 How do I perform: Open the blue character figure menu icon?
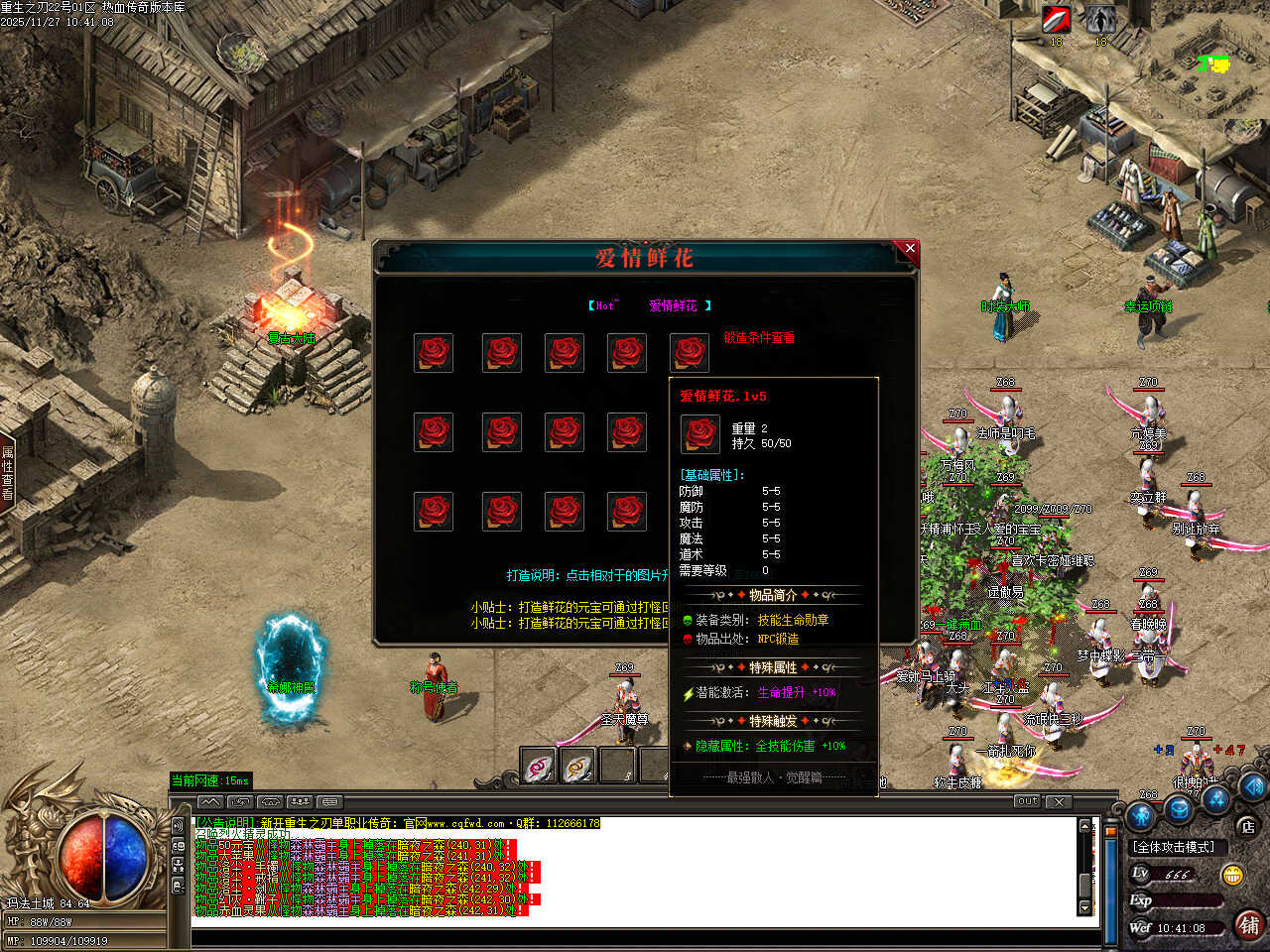tap(1142, 816)
